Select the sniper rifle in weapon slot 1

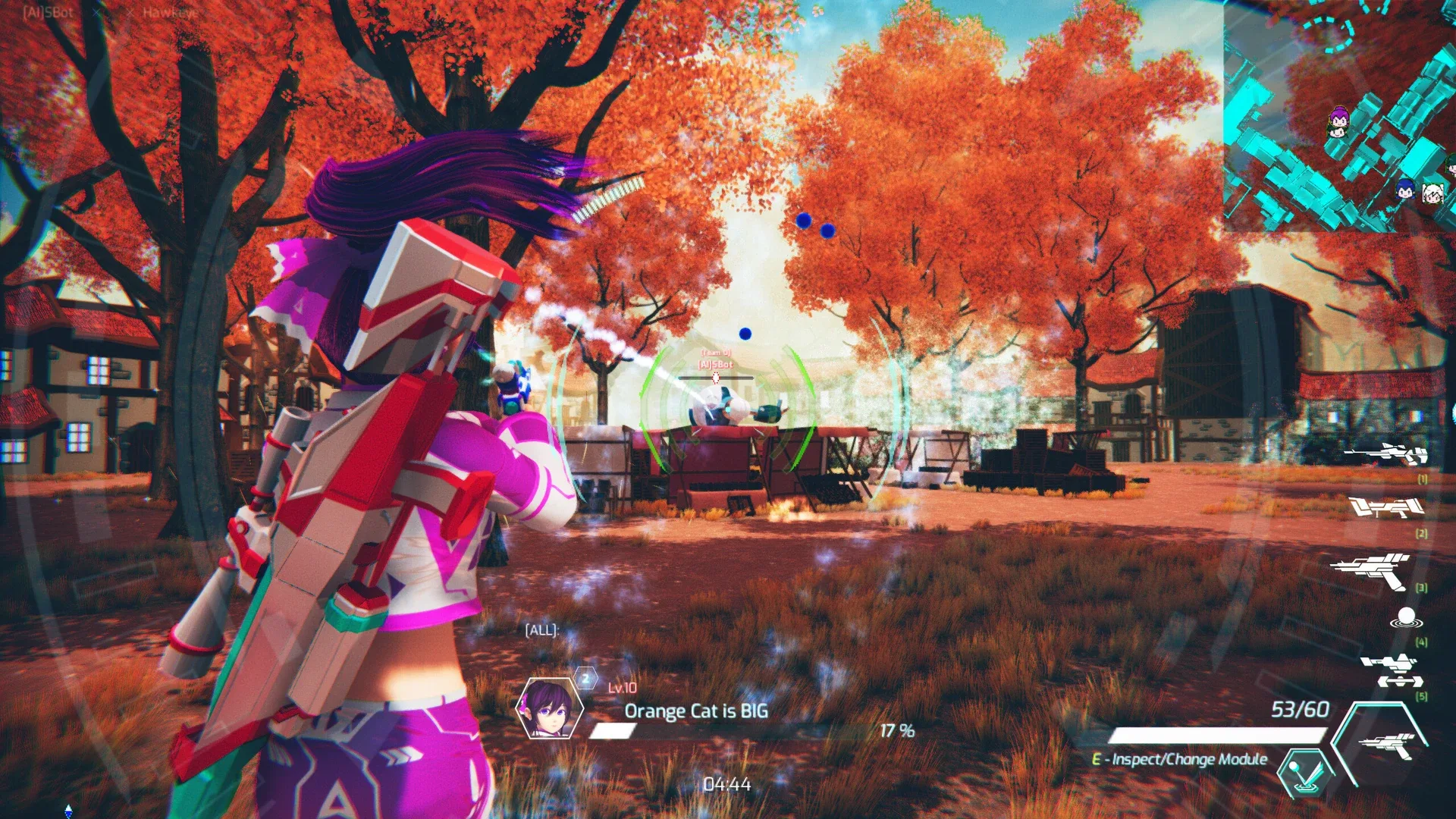[1386, 453]
